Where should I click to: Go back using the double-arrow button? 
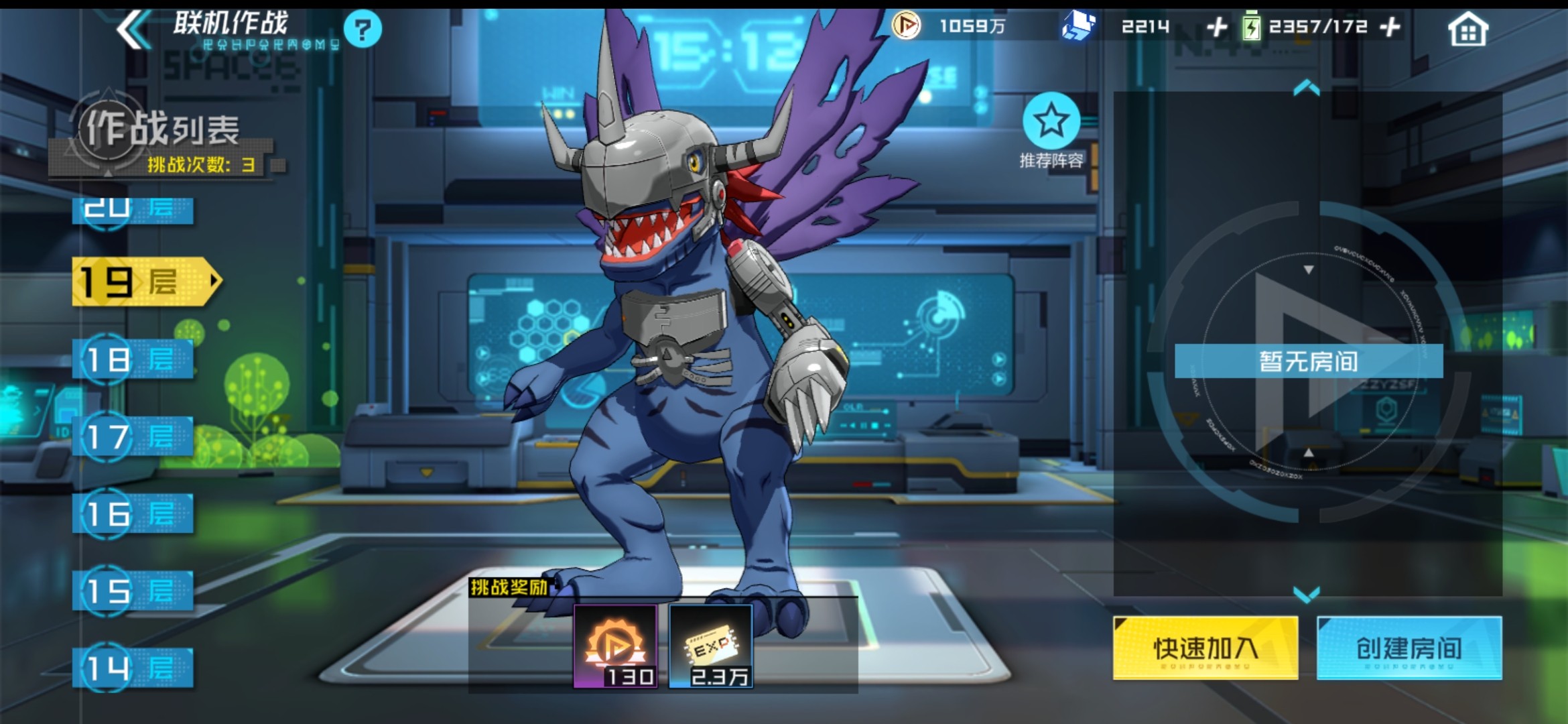coord(135,29)
